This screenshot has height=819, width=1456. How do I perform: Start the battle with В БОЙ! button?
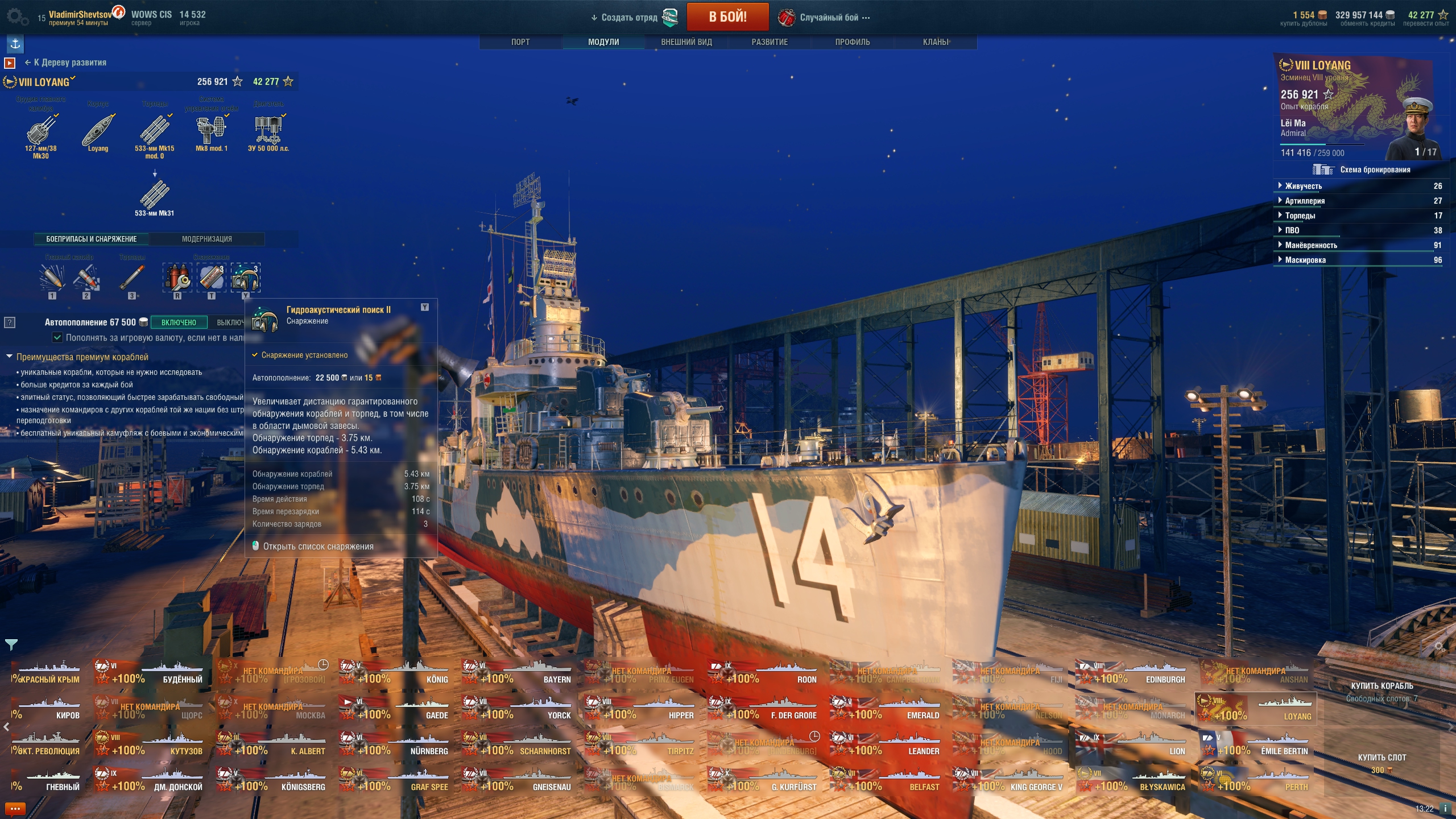(x=727, y=17)
